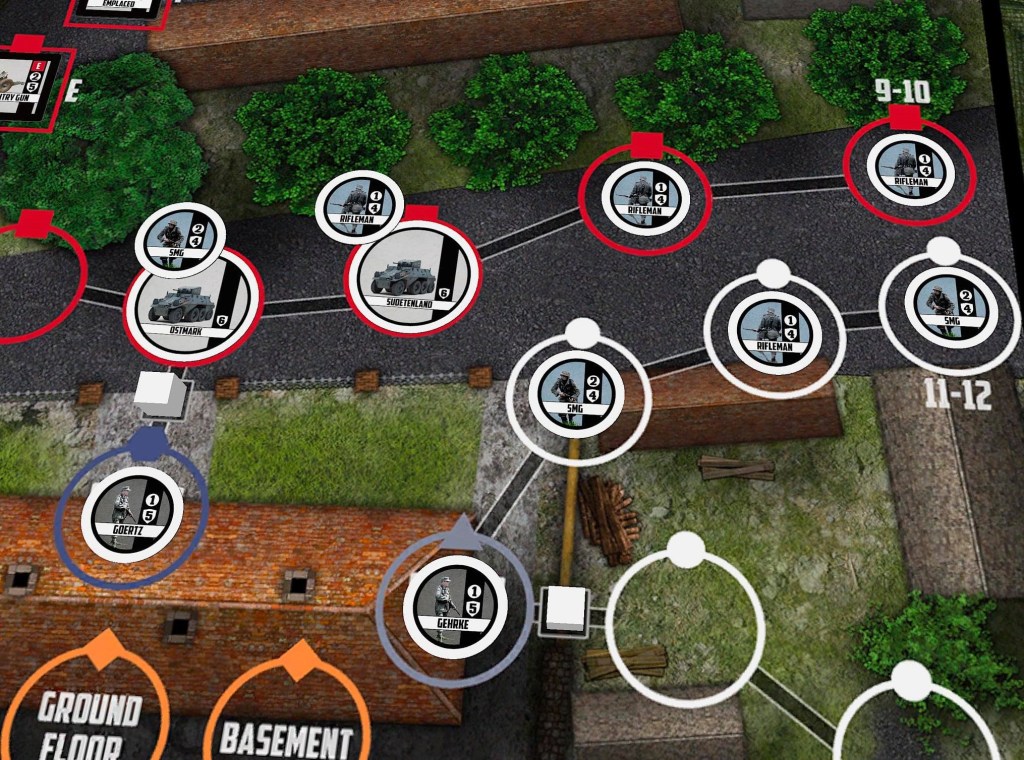This screenshot has height=760, width=1024.
Task: Pick the SMG token stacked on Ostmark
Action: [x=178, y=239]
